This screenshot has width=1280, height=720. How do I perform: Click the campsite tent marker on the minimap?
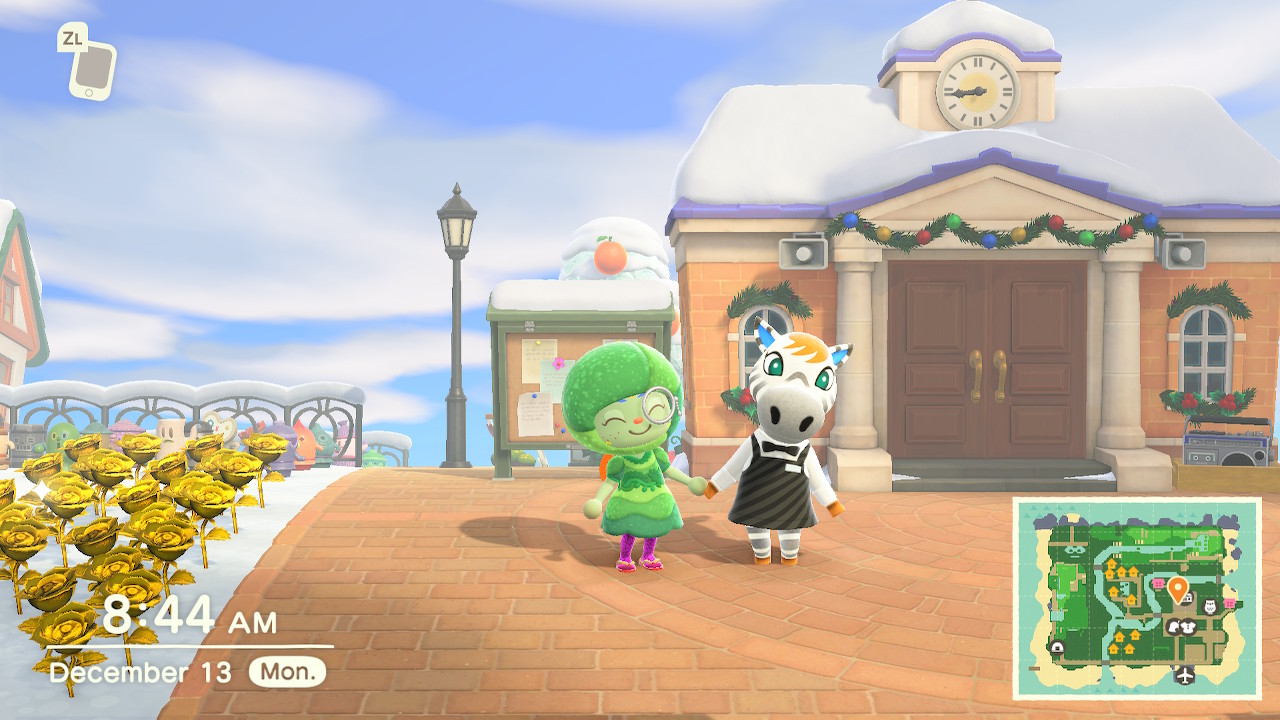[1057, 647]
